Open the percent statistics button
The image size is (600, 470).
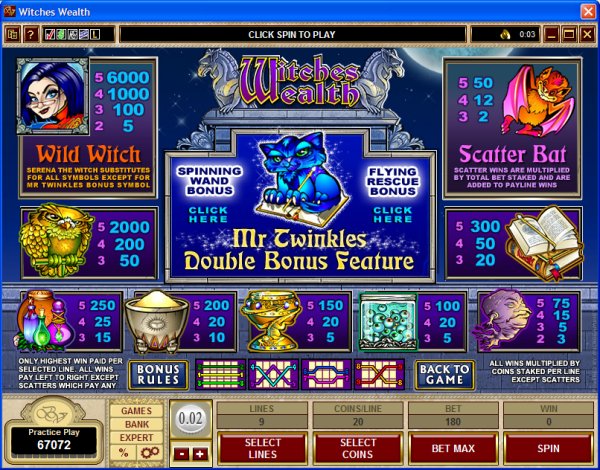pyautogui.click(x=123, y=453)
